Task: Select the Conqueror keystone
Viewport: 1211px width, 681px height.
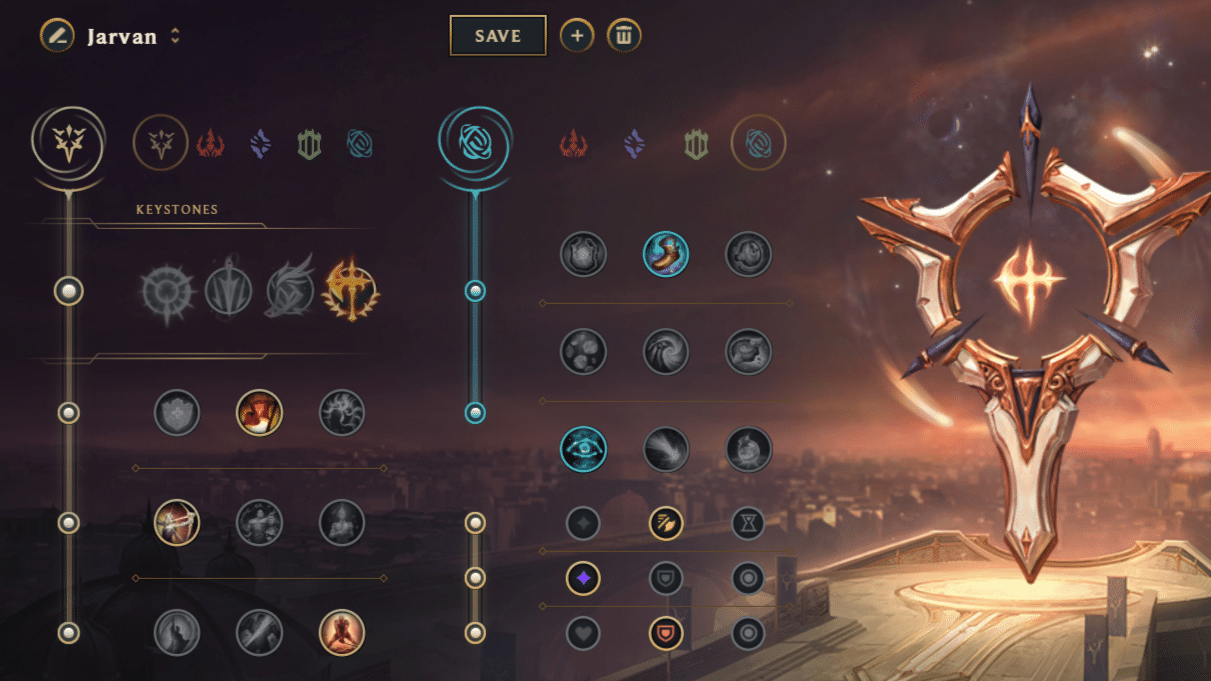Action: (x=350, y=291)
